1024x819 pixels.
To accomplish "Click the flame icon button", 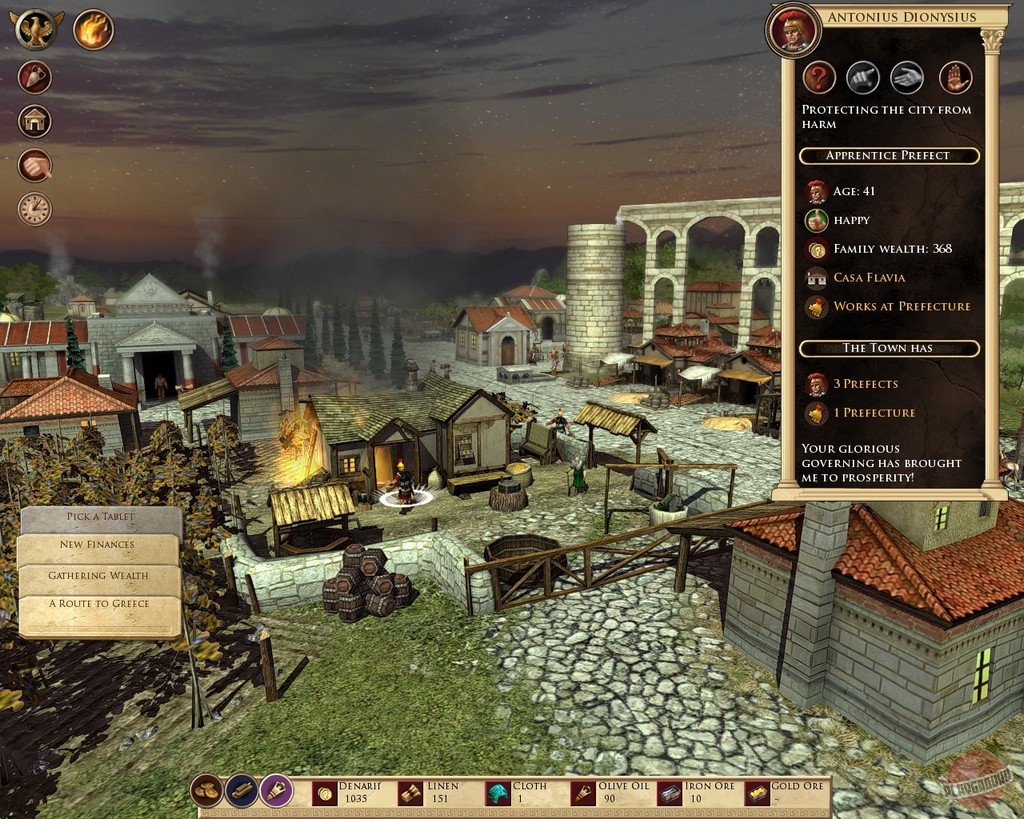I will pos(93,29).
